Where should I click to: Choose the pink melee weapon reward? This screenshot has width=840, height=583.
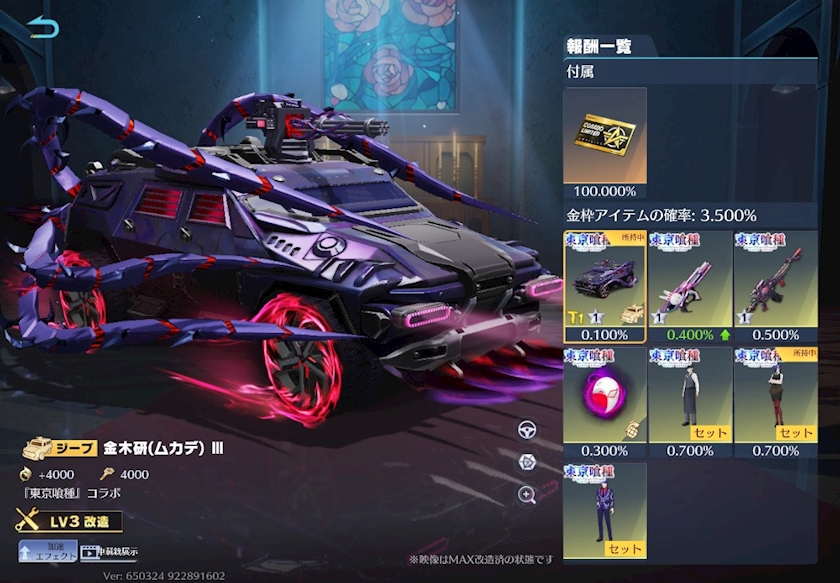(689, 286)
